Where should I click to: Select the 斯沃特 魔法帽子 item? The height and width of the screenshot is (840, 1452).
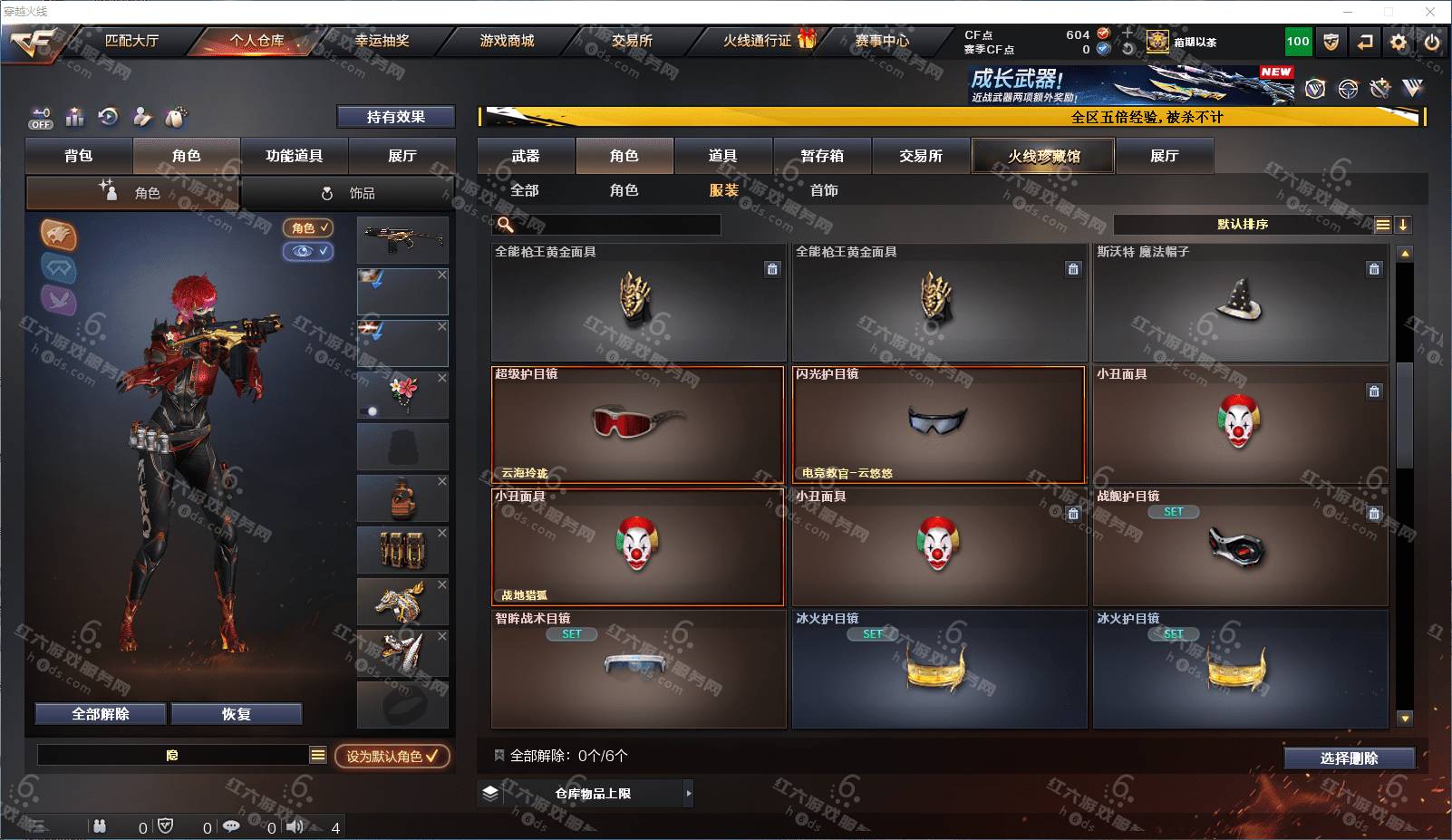(x=1240, y=303)
